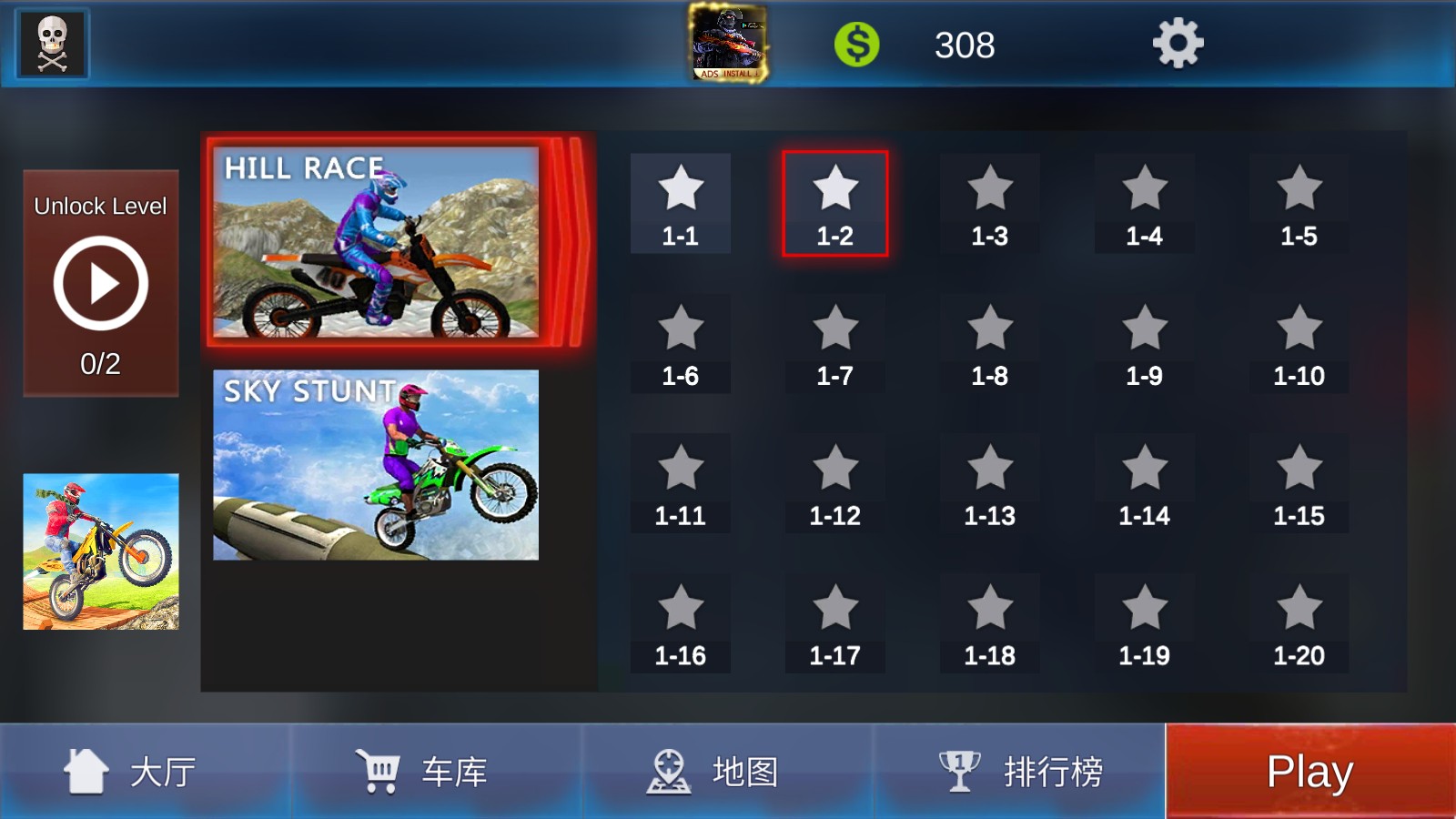
Task: Click the map pin icon beside 地图
Action: (671, 770)
